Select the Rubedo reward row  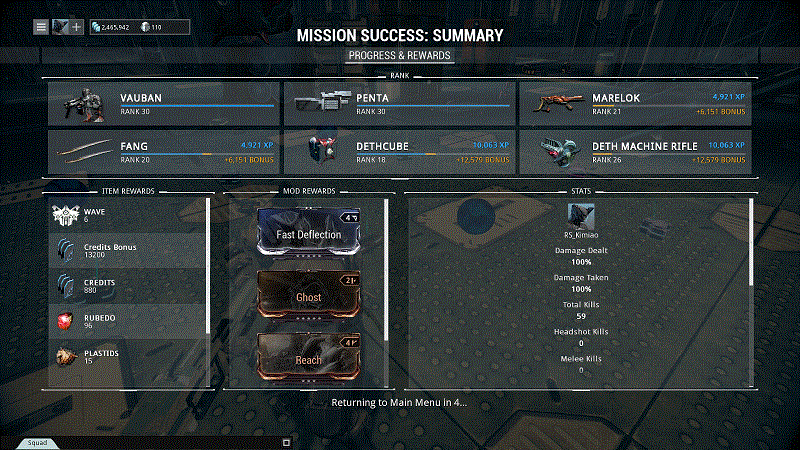tap(128, 321)
